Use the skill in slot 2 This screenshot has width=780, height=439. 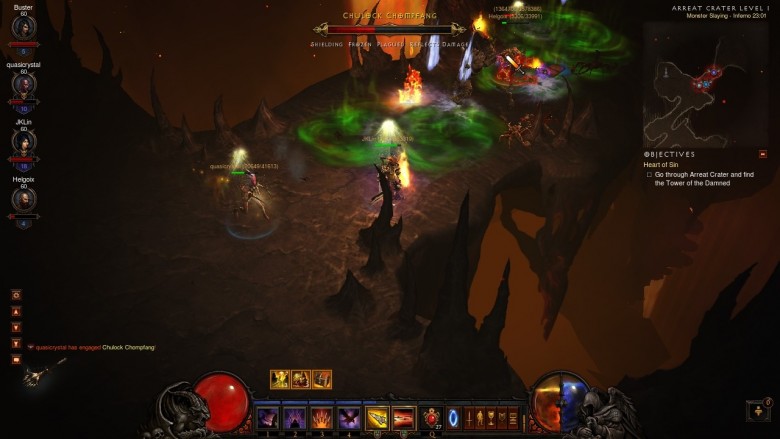[295, 418]
